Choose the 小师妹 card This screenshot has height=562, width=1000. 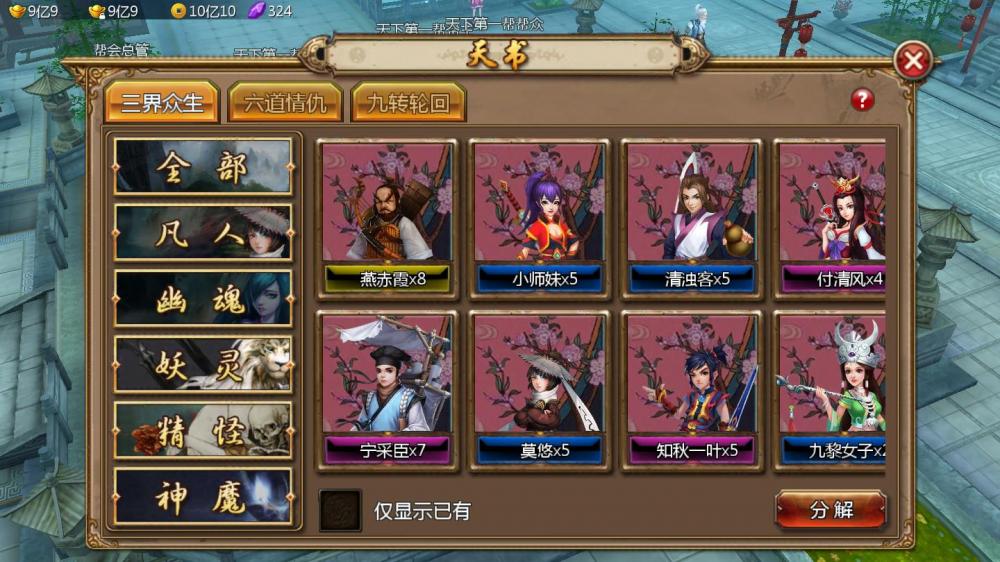540,216
